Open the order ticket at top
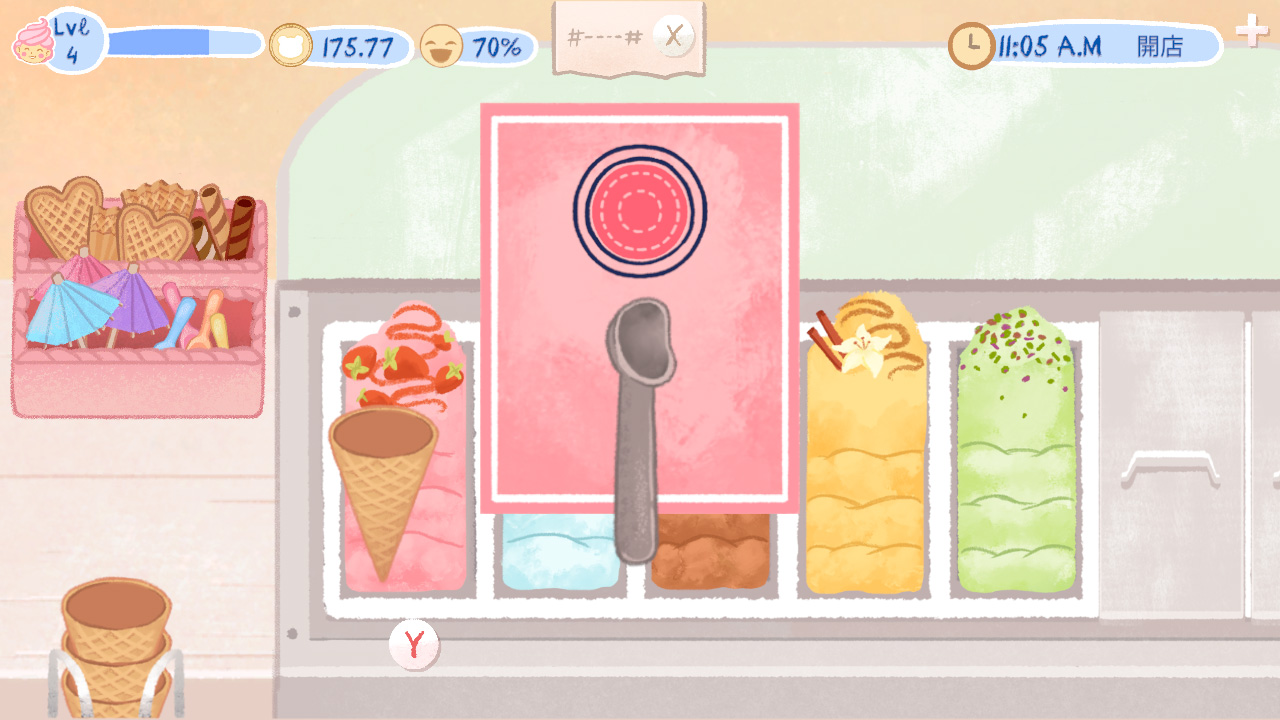Image resolution: width=1280 pixels, height=720 pixels. 605,38
